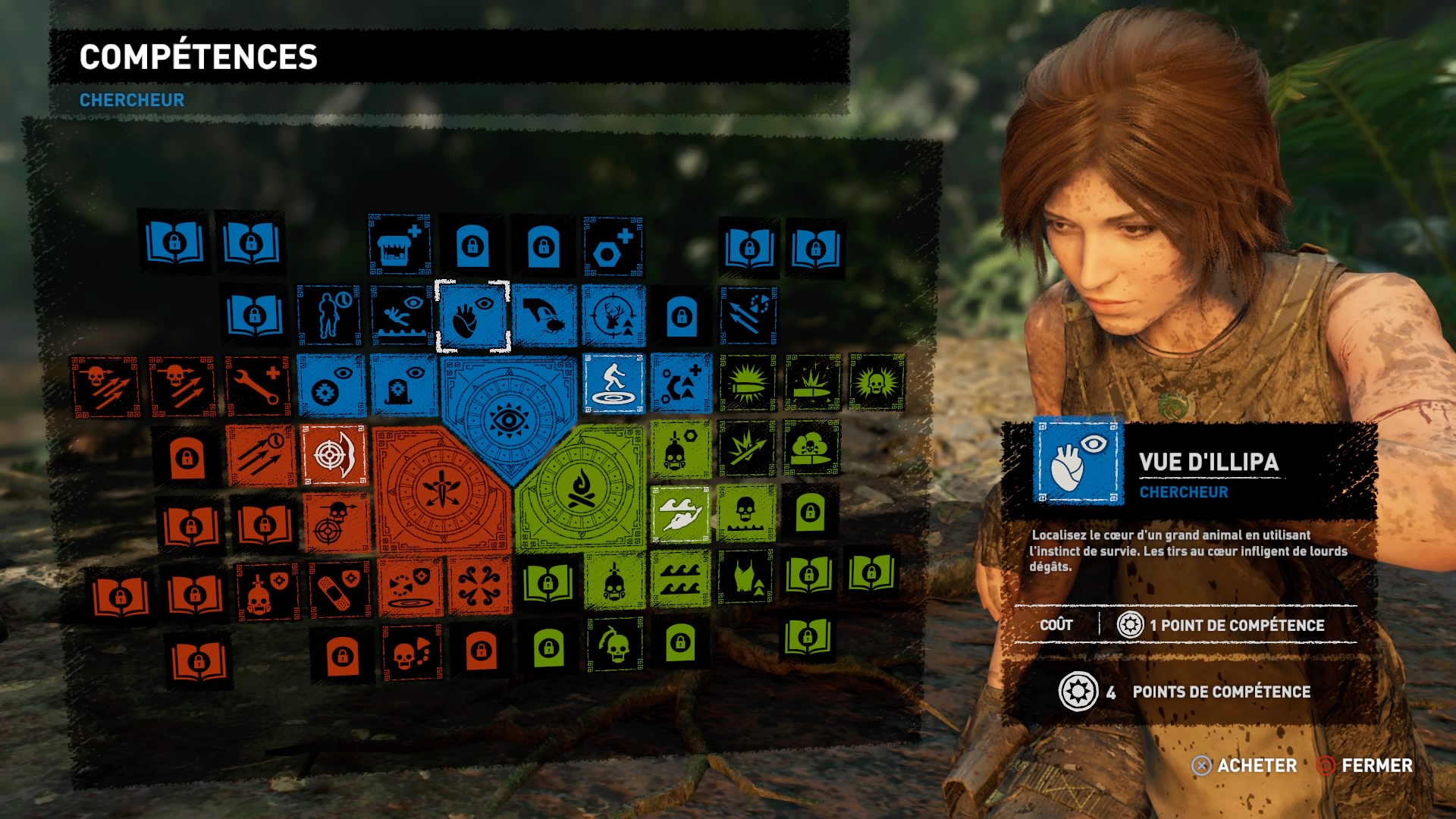Select the large red dagger emblem
Image resolution: width=1456 pixels, height=819 pixels.
tap(441, 488)
